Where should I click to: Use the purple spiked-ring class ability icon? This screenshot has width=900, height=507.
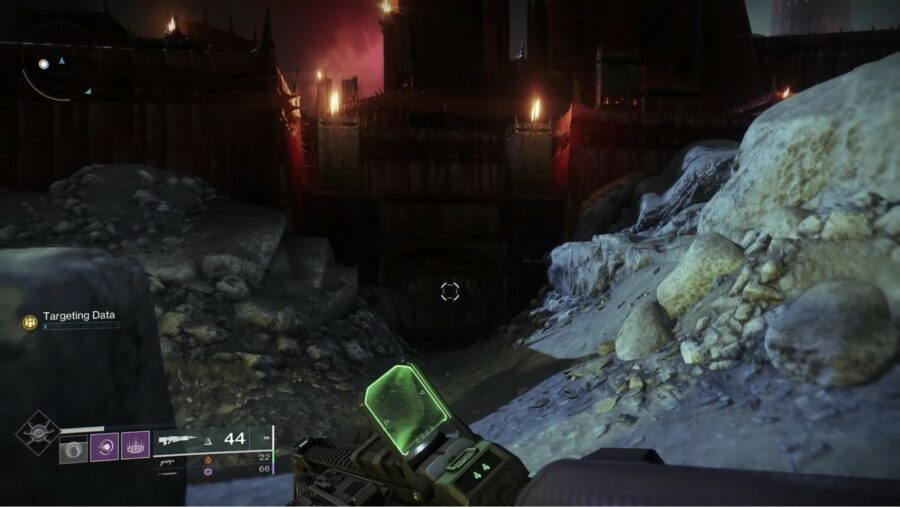(135, 446)
